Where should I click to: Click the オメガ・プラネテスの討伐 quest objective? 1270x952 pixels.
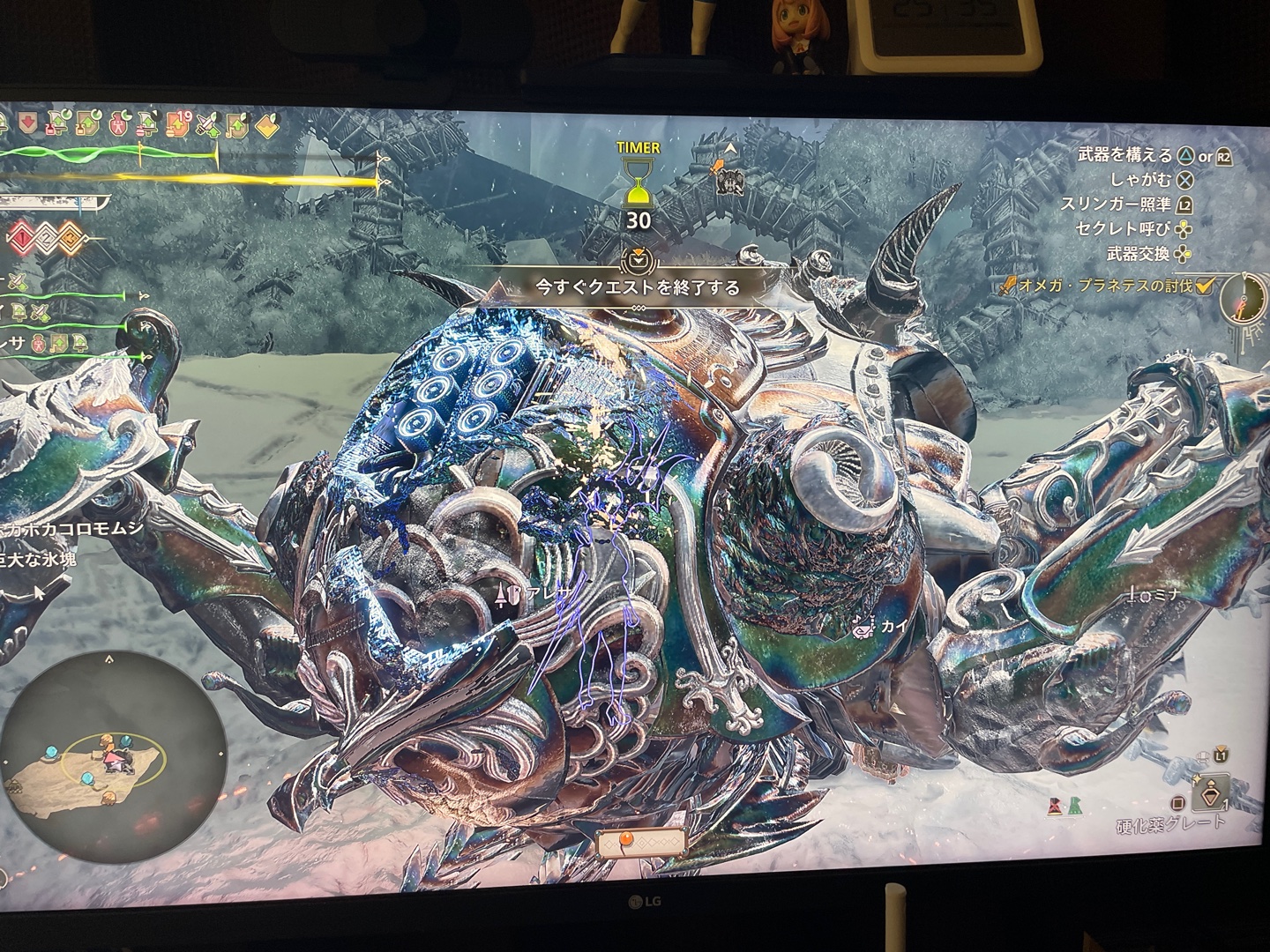tap(1103, 285)
